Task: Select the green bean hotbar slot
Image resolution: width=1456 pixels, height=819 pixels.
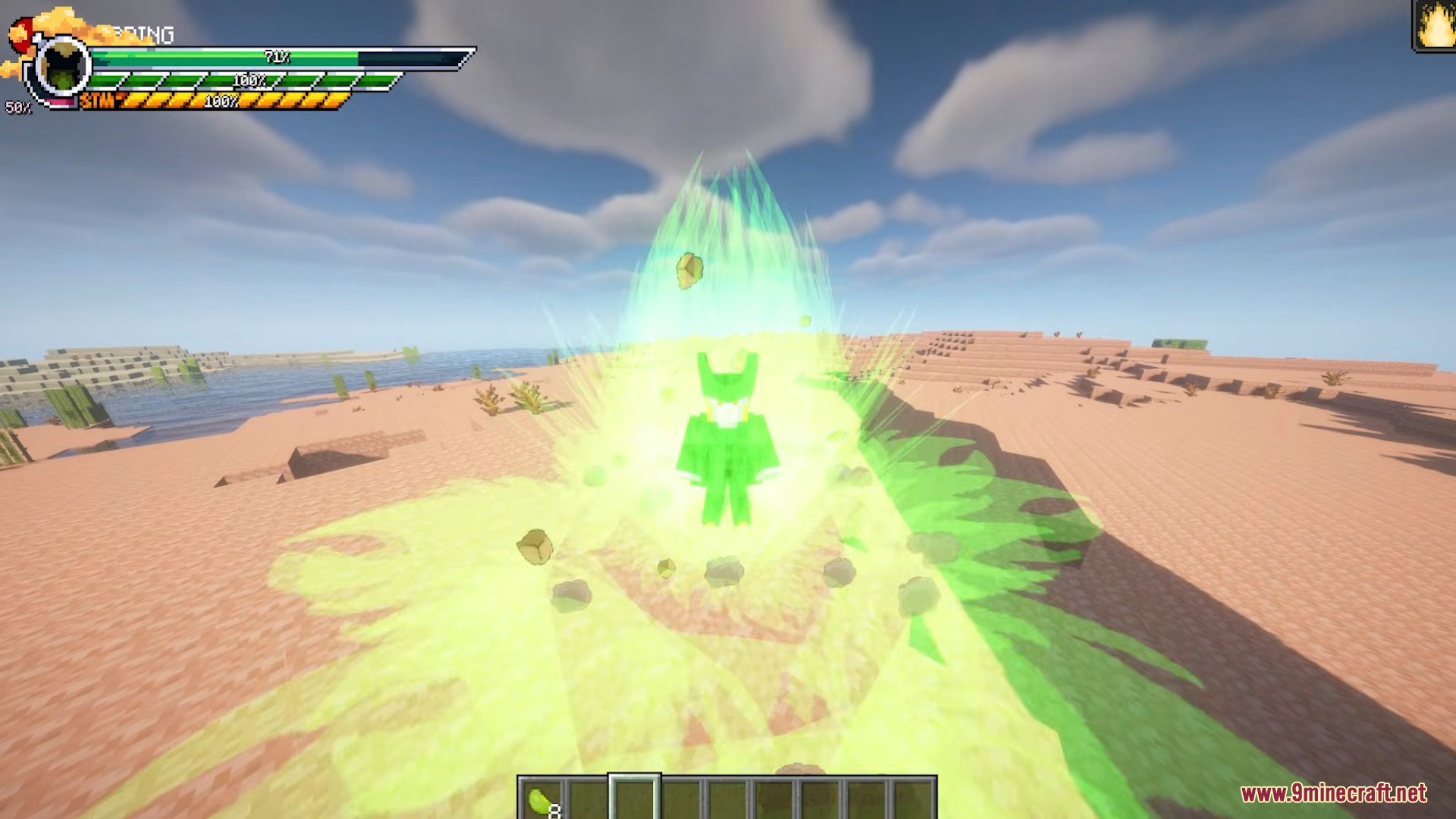Action: pyautogui.click(x=542, y=799)
